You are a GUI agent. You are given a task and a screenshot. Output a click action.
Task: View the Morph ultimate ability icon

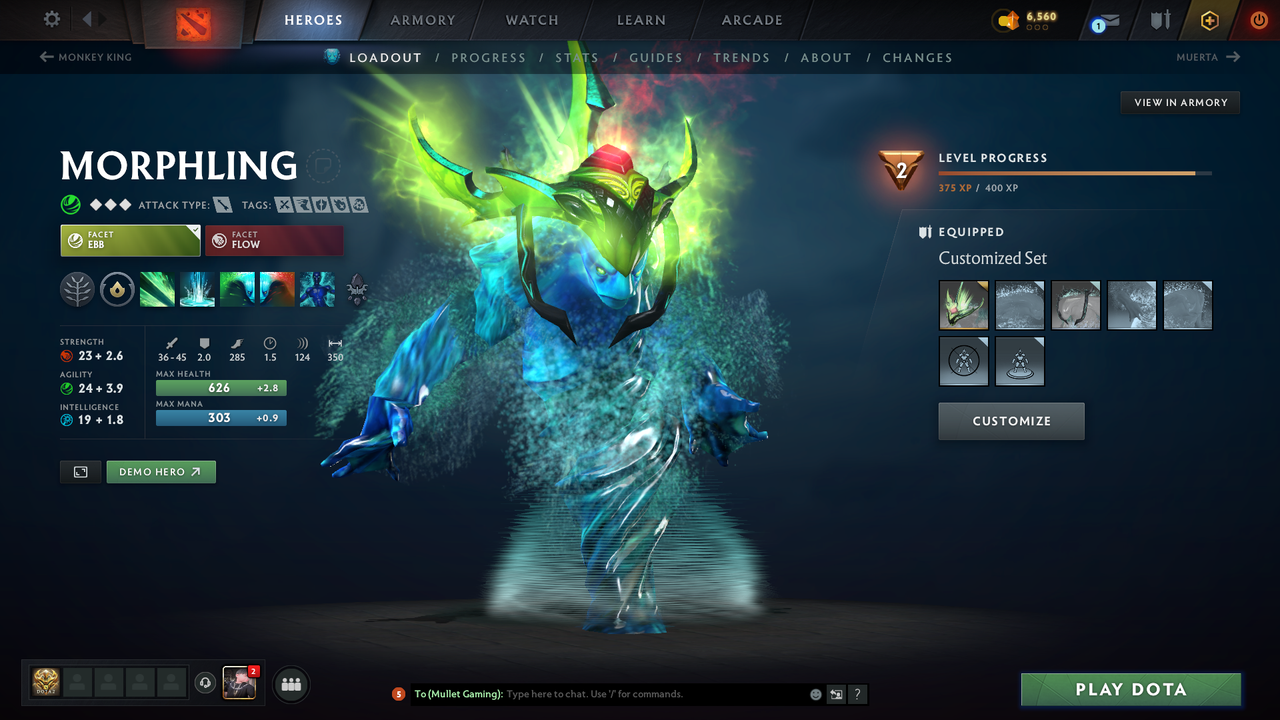(317, 290)
